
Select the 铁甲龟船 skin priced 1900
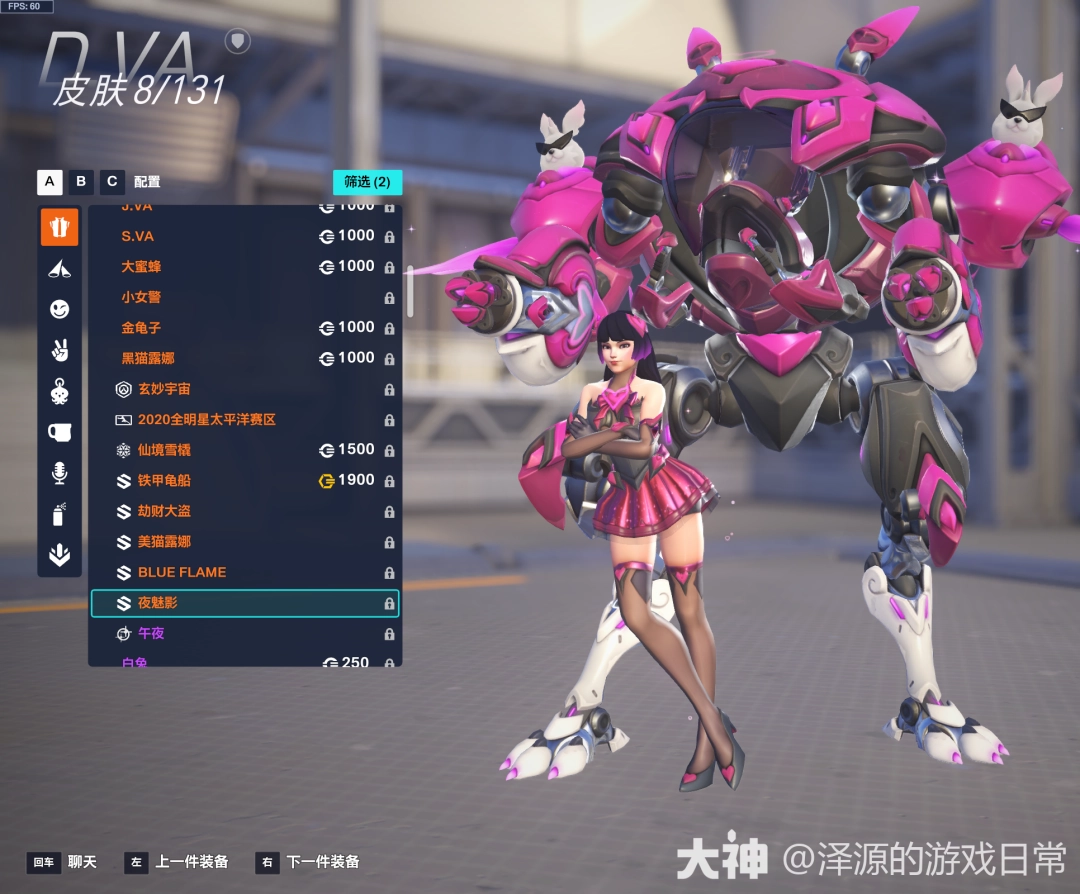244,481
